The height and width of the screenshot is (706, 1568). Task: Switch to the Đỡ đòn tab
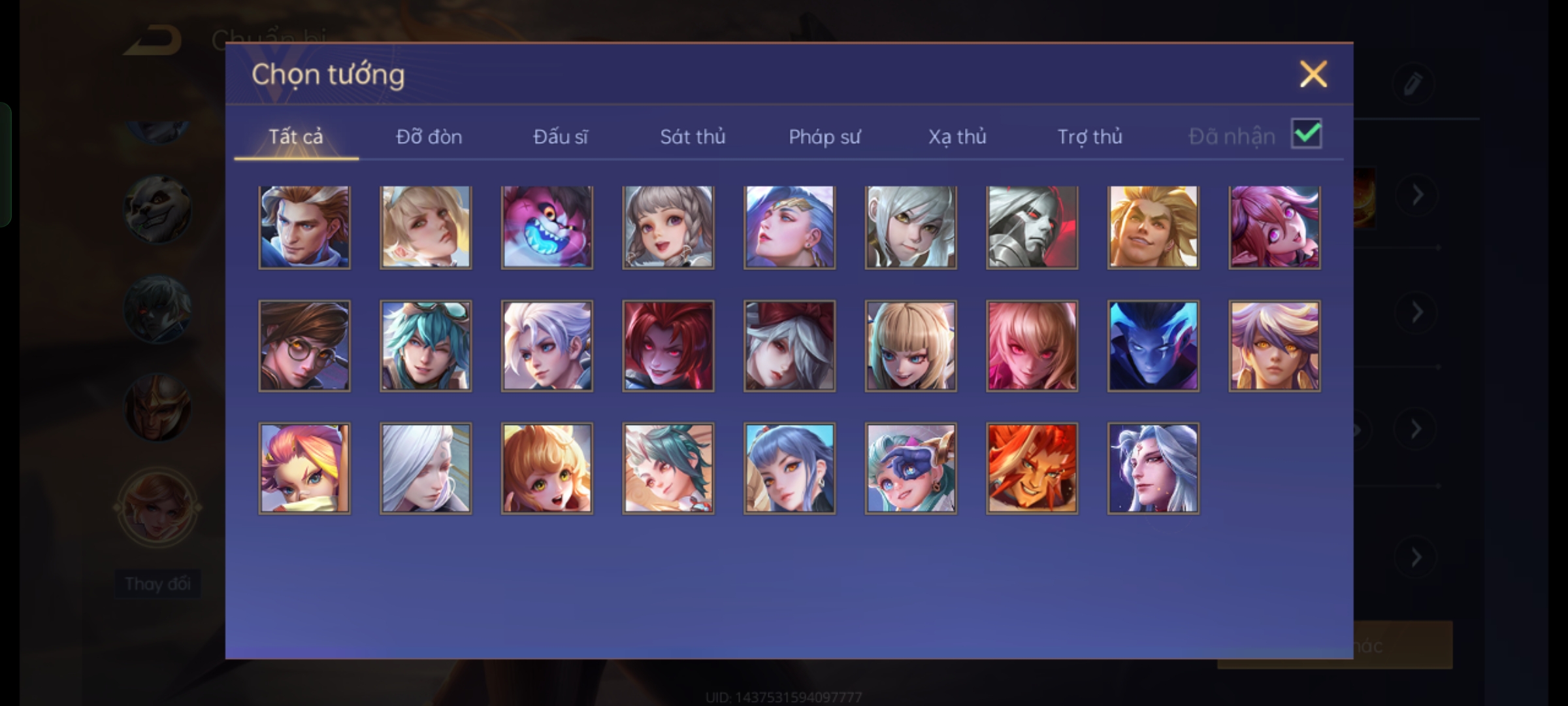[x=429, y=137]
